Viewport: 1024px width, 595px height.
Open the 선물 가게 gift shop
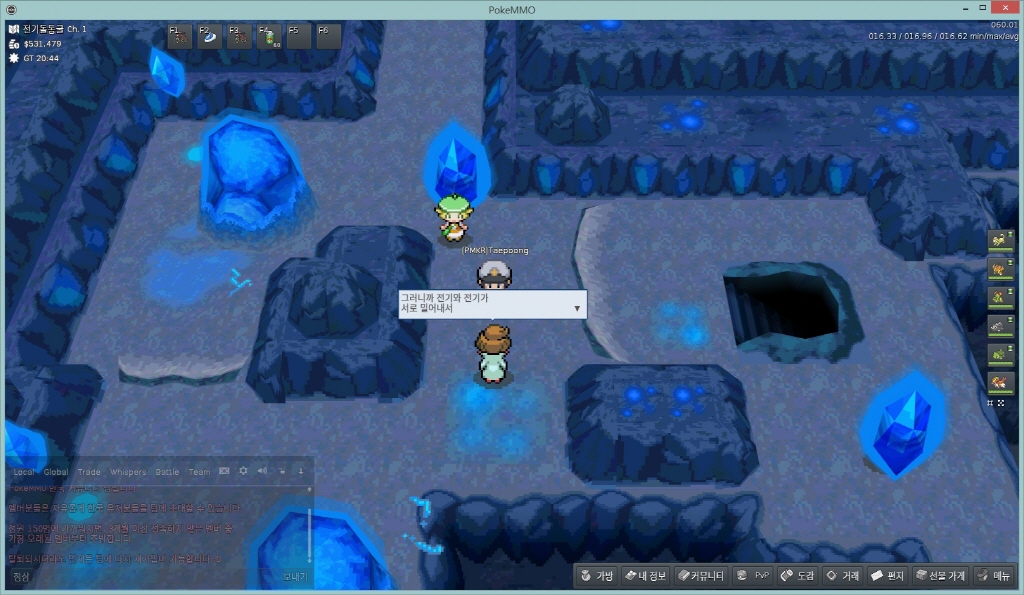(940, 576)
